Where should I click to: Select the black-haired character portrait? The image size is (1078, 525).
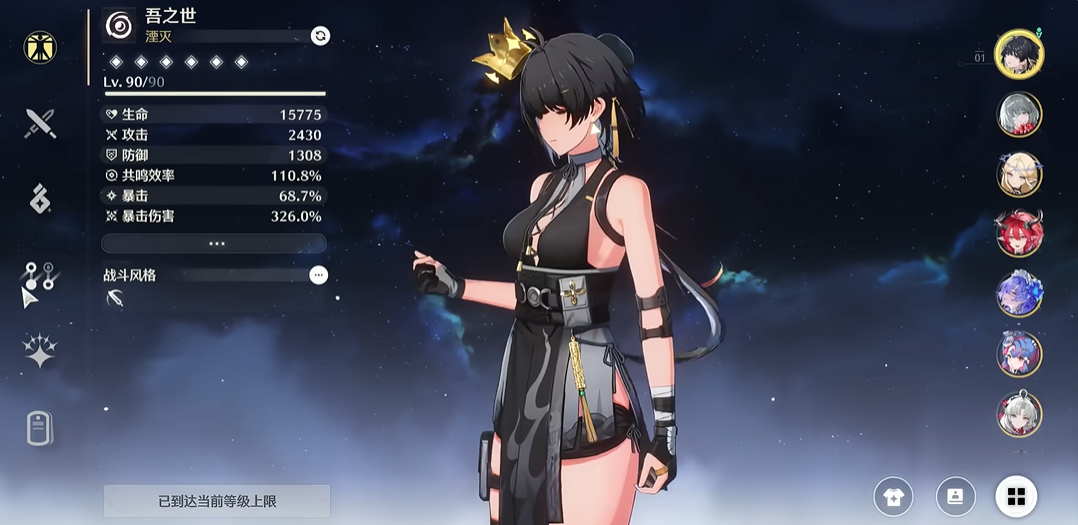tap(1019, 53)
